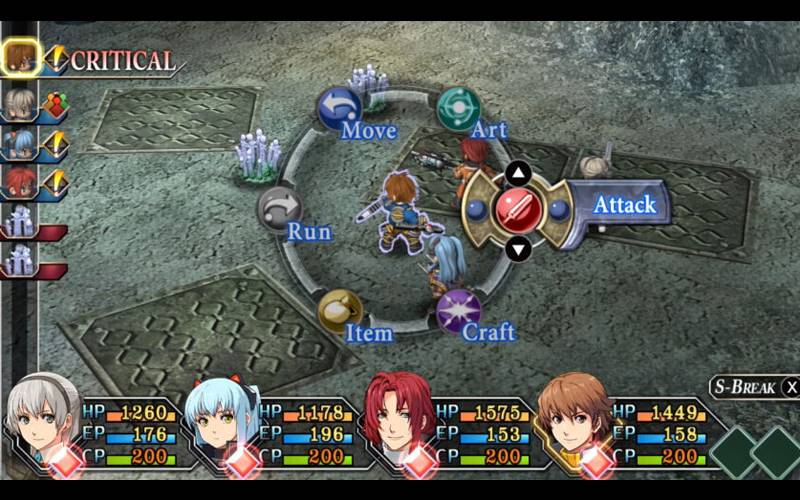Choose the Craft command
The width and height of the screenshot is (800, 500).
click(458, 312)
